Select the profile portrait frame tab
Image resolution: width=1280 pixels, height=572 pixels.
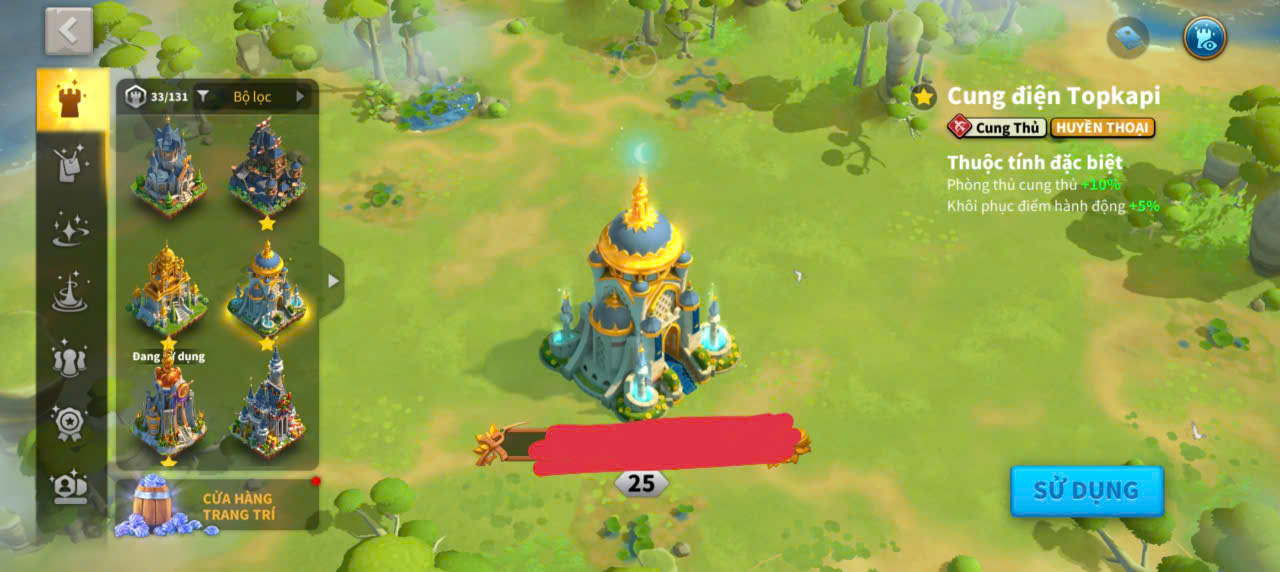(70, 487)
